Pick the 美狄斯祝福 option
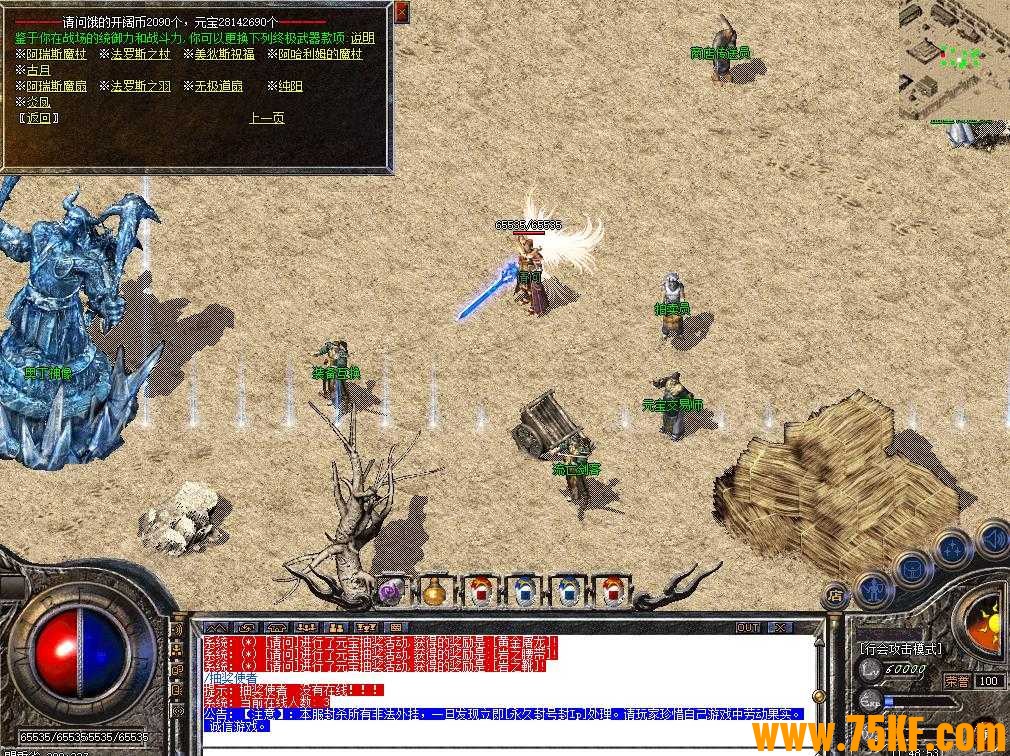The width and height of the screenshot is (1010, 756). [x=224, y=54]
